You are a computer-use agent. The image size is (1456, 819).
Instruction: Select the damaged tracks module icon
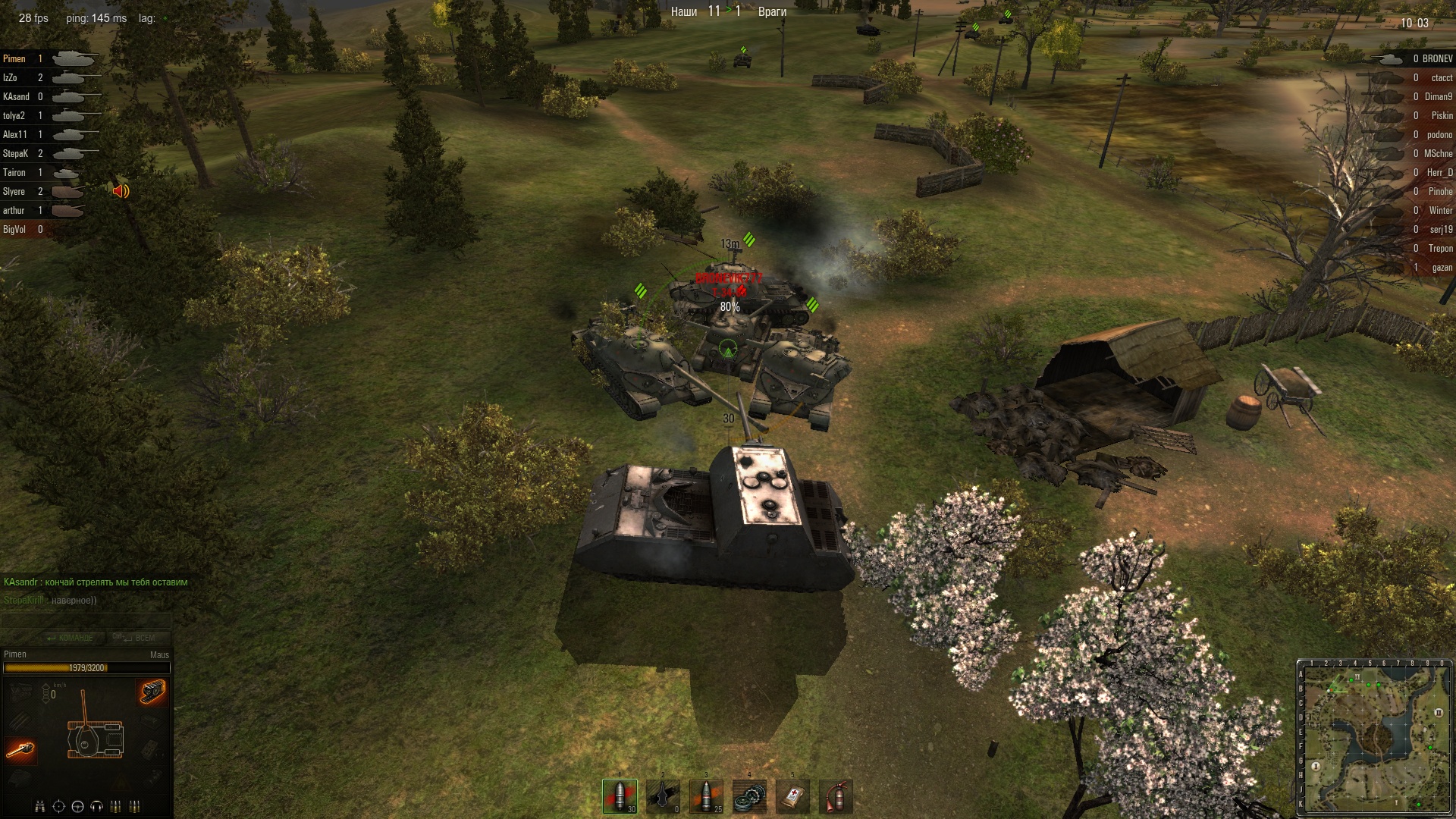click(152, 691)
